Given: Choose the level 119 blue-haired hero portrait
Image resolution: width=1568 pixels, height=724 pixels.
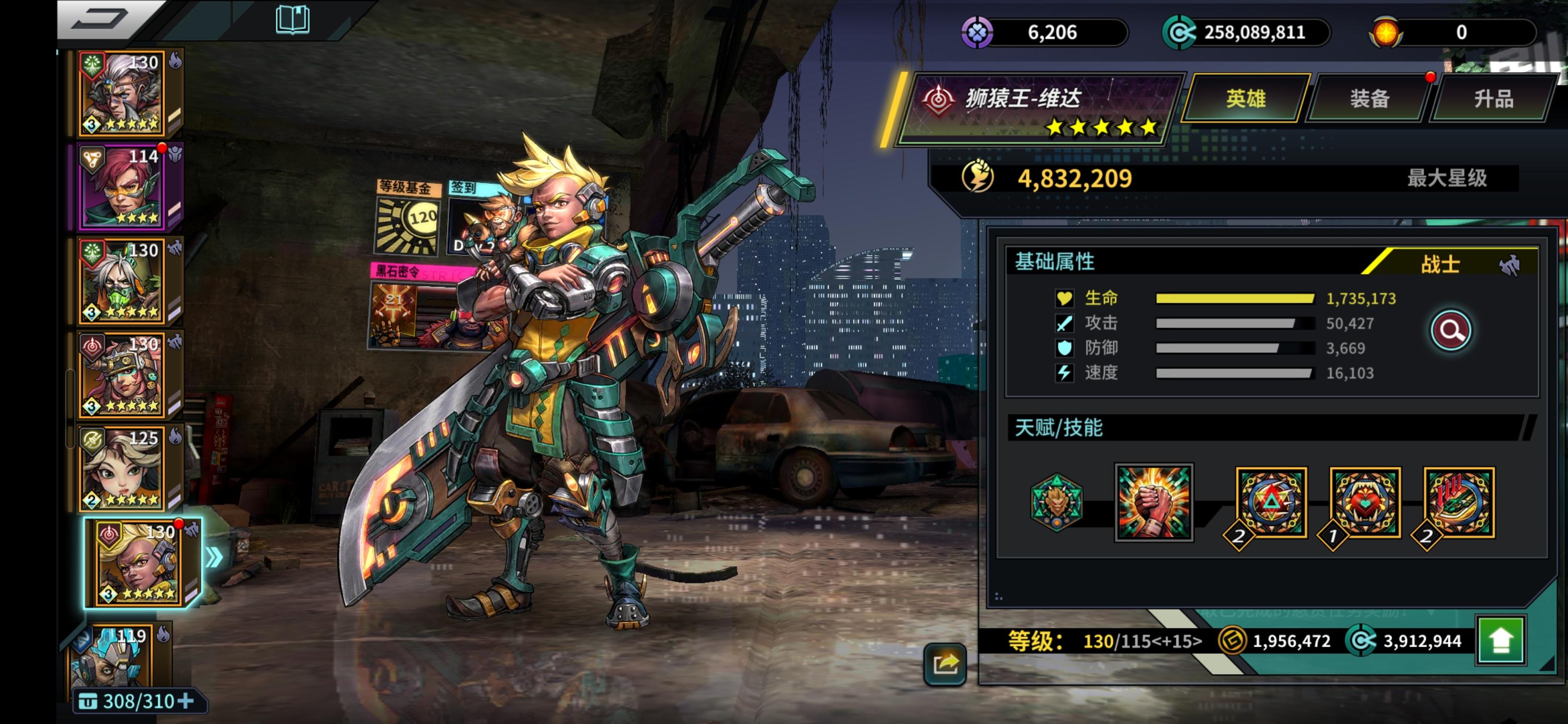Looking at the screenshot, I should (116, 658).
